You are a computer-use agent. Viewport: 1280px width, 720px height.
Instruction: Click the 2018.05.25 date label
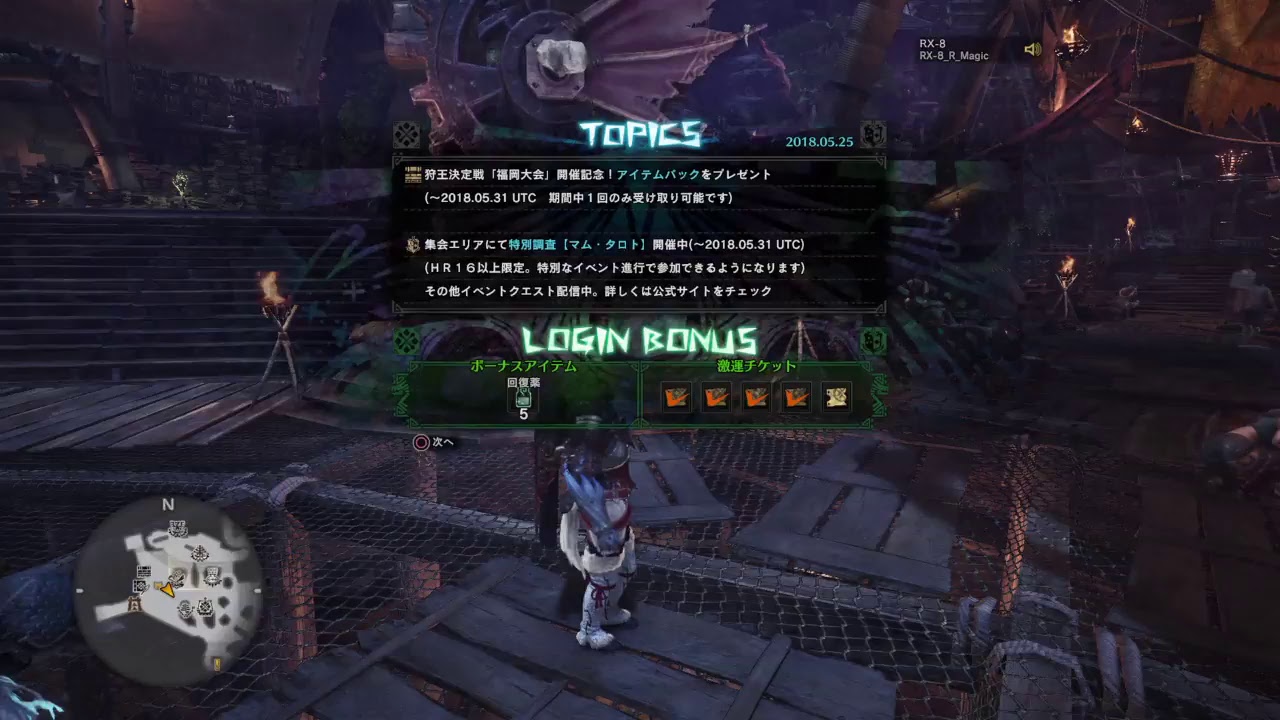click(x=820, y=142)
